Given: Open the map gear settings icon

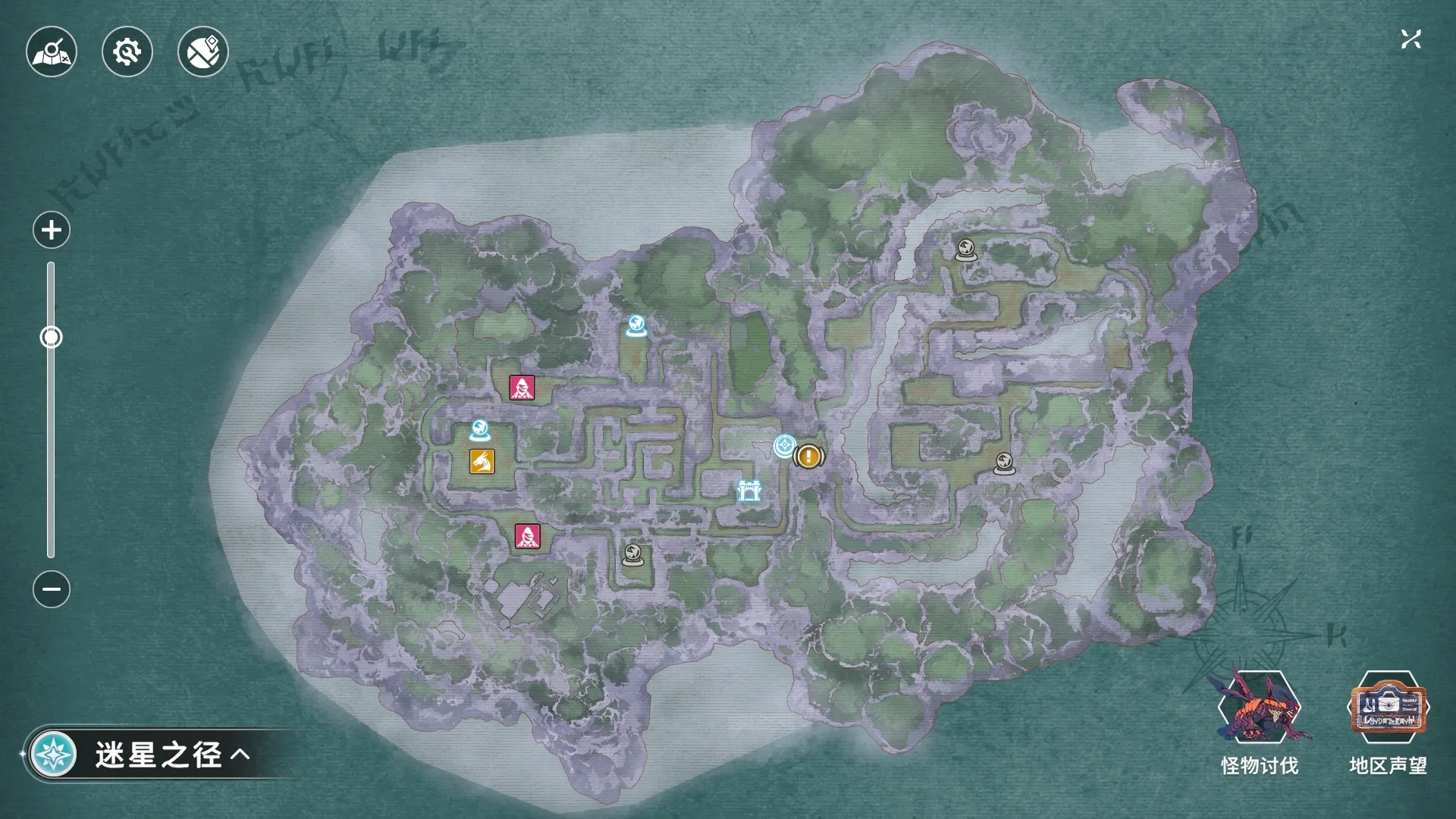Looking at the screenshot, I should coord(127,52).
